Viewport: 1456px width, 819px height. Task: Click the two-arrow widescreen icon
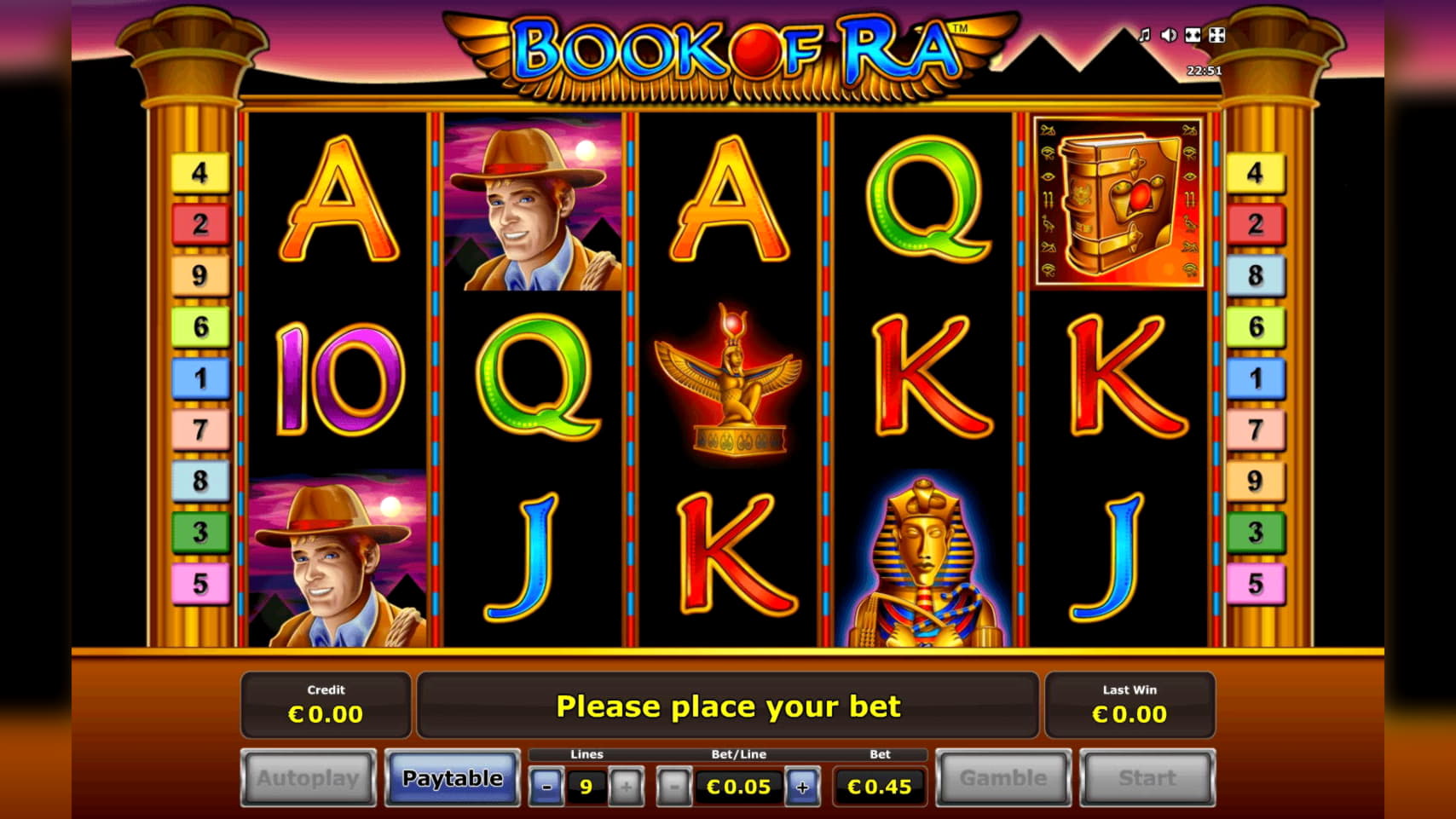coord(1193,35)
